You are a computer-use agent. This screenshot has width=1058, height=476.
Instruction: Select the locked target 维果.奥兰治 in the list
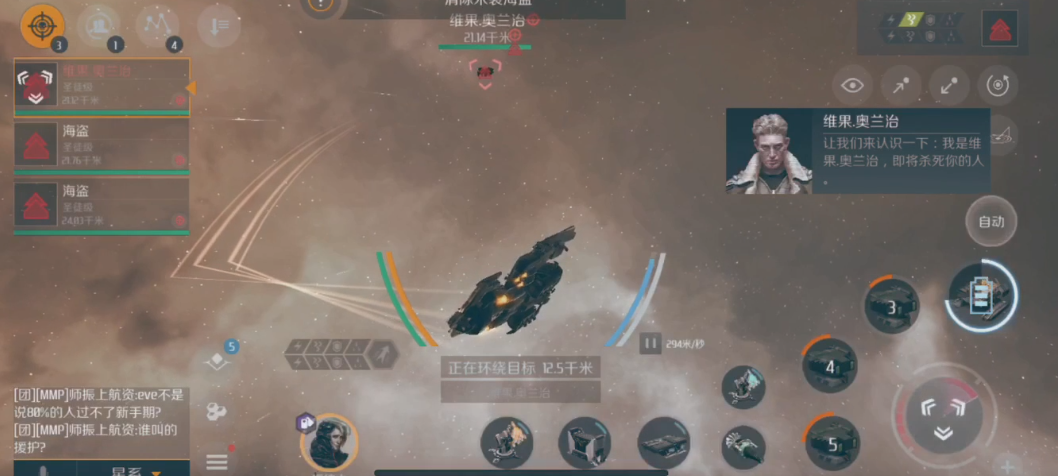(102, 87)
